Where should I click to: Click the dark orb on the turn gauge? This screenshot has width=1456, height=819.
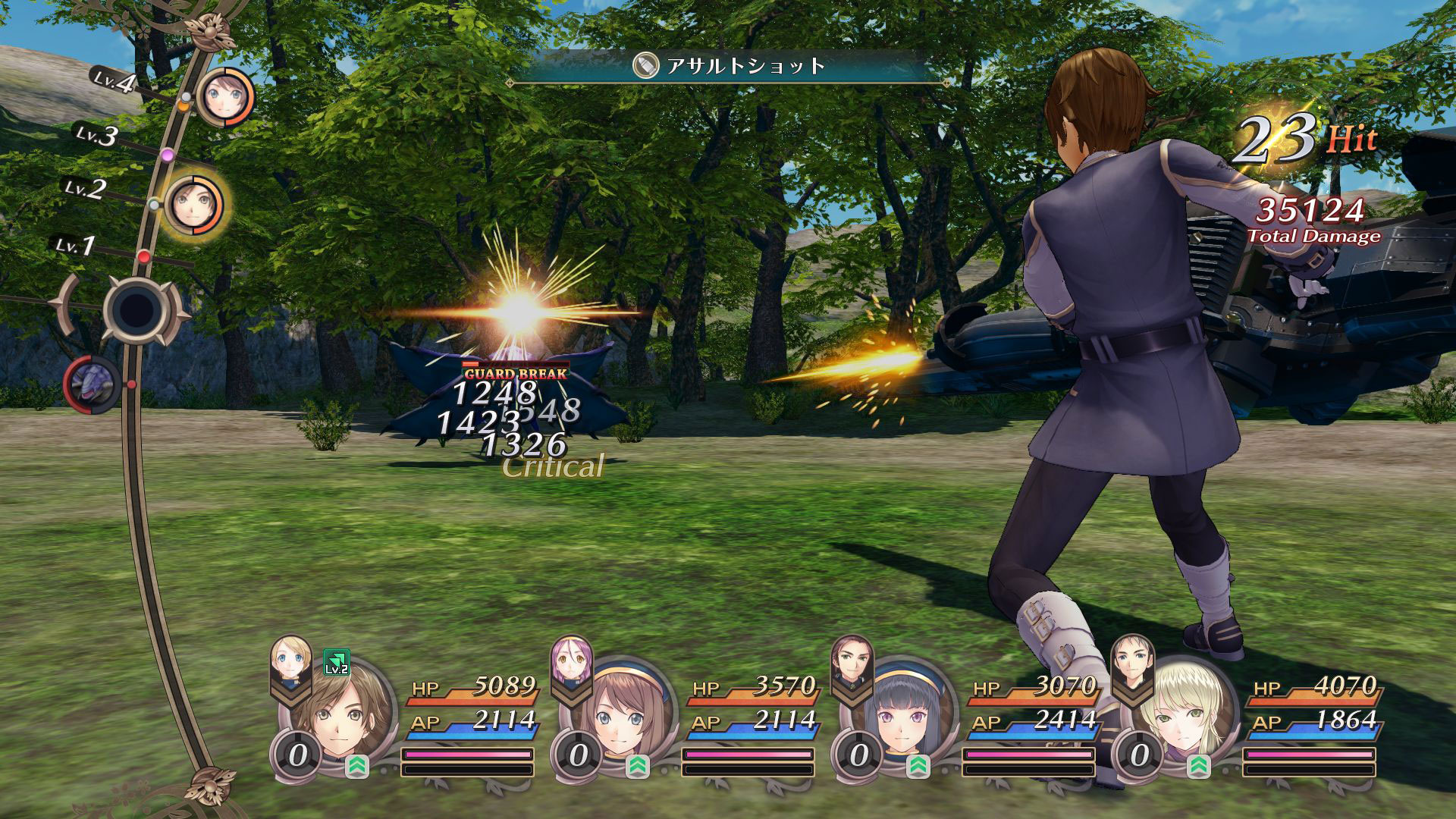[137, 309]
